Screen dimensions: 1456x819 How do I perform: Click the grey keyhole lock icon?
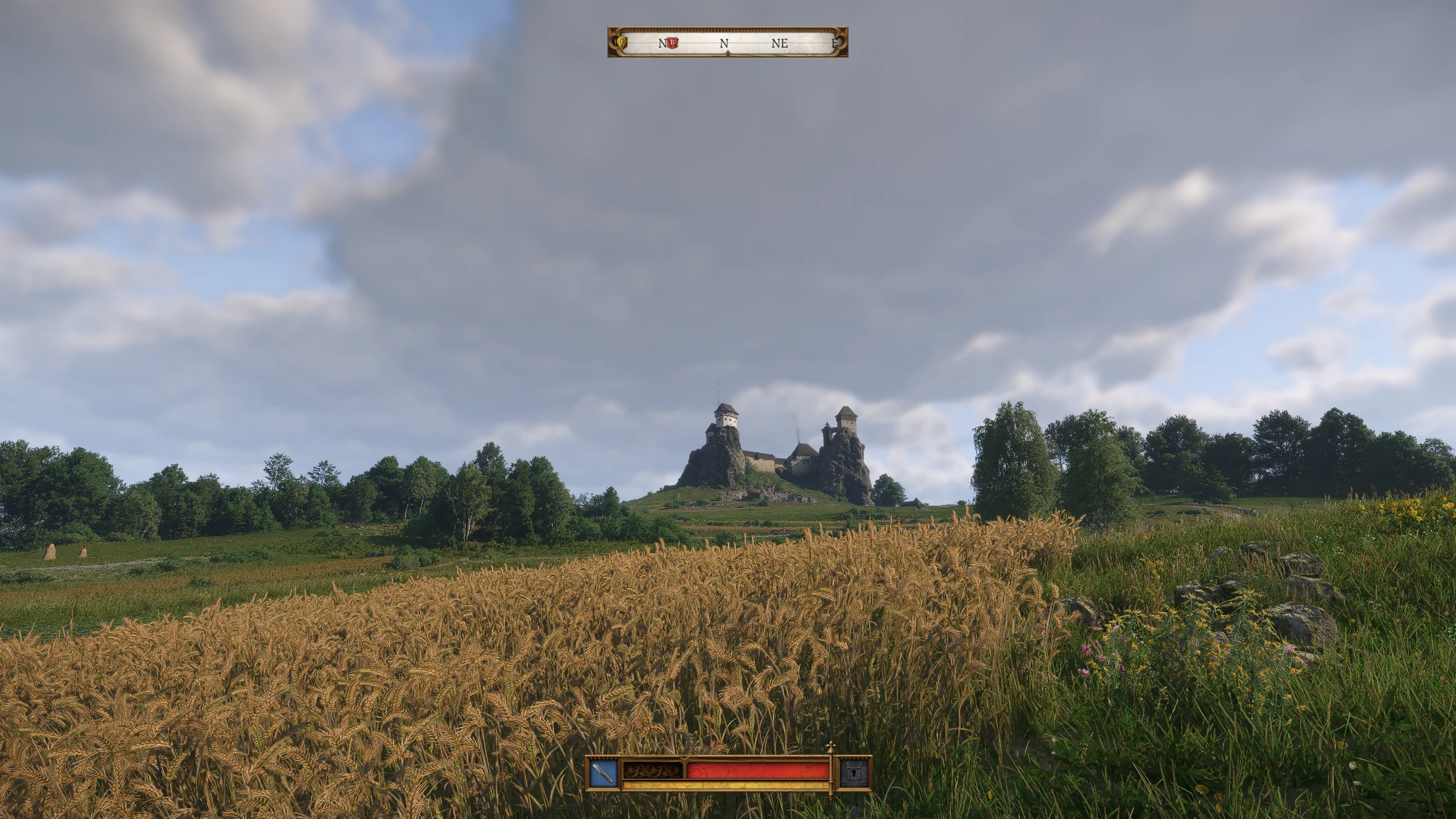pos(855,773)
